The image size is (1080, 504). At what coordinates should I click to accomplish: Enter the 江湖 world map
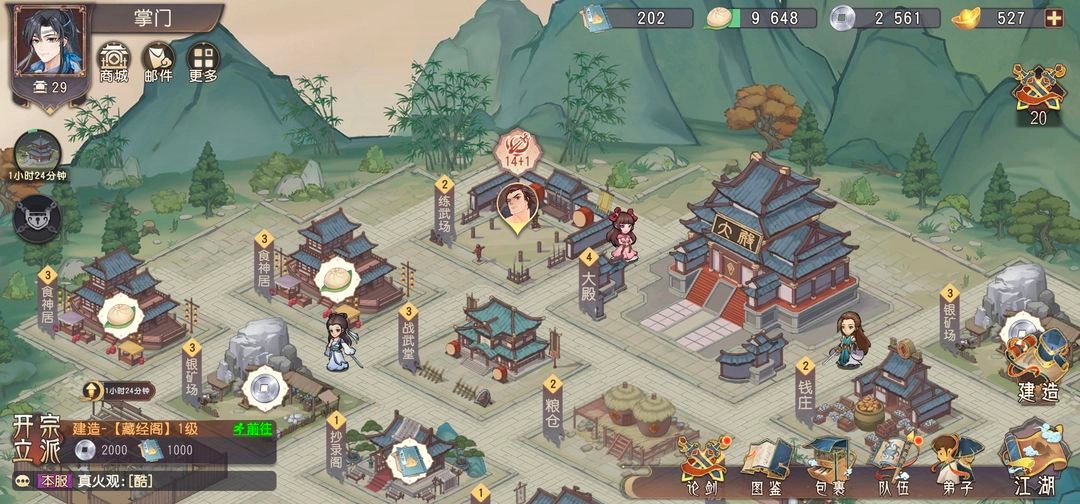tap(1035, 460)
